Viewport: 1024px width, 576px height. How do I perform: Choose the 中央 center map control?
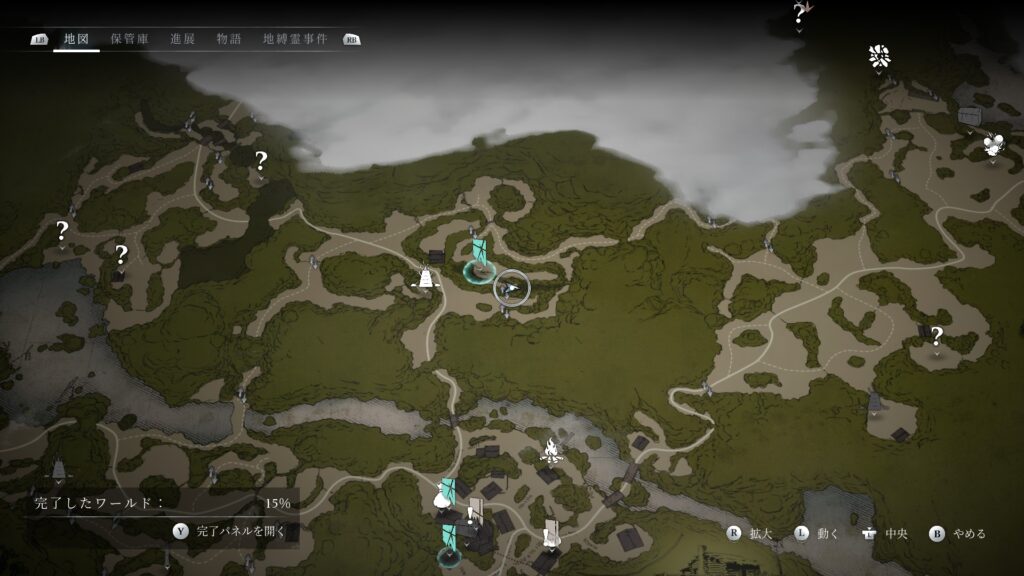click(x=885, y=533)
